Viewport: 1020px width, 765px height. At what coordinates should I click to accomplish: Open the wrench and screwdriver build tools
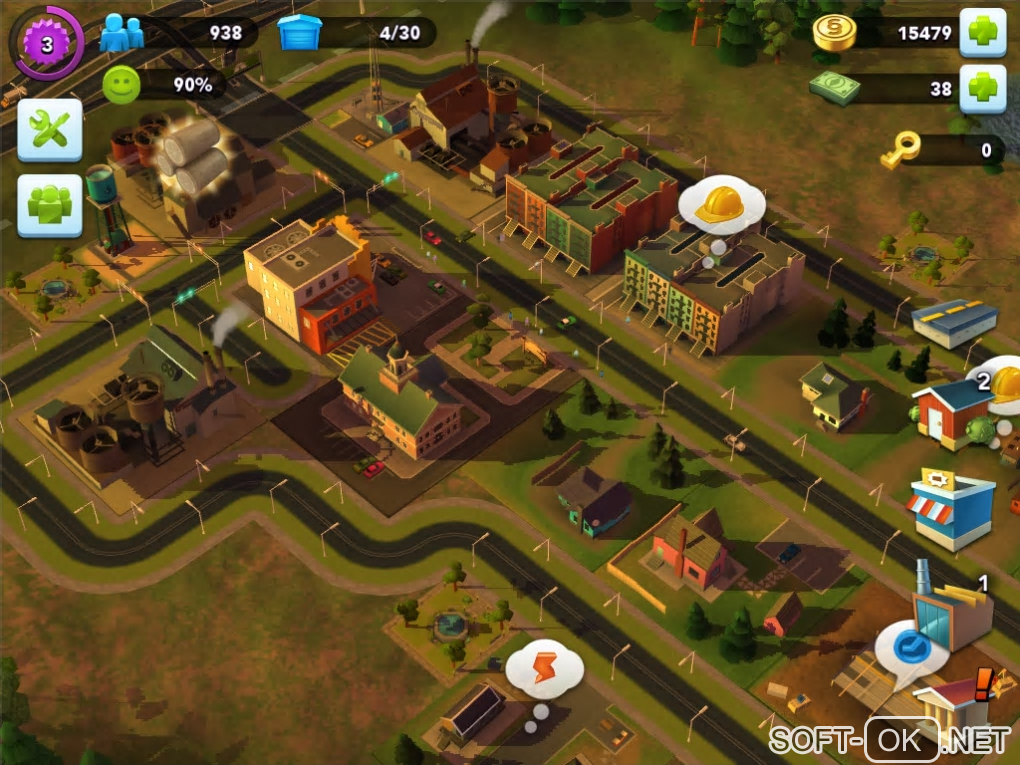[x=49, y=130]
